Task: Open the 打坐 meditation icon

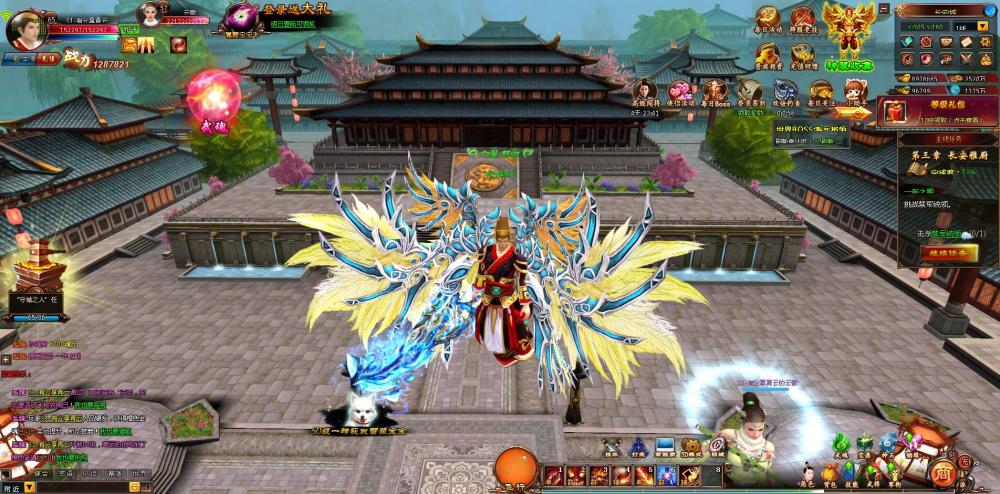Action: click(638, 446)
